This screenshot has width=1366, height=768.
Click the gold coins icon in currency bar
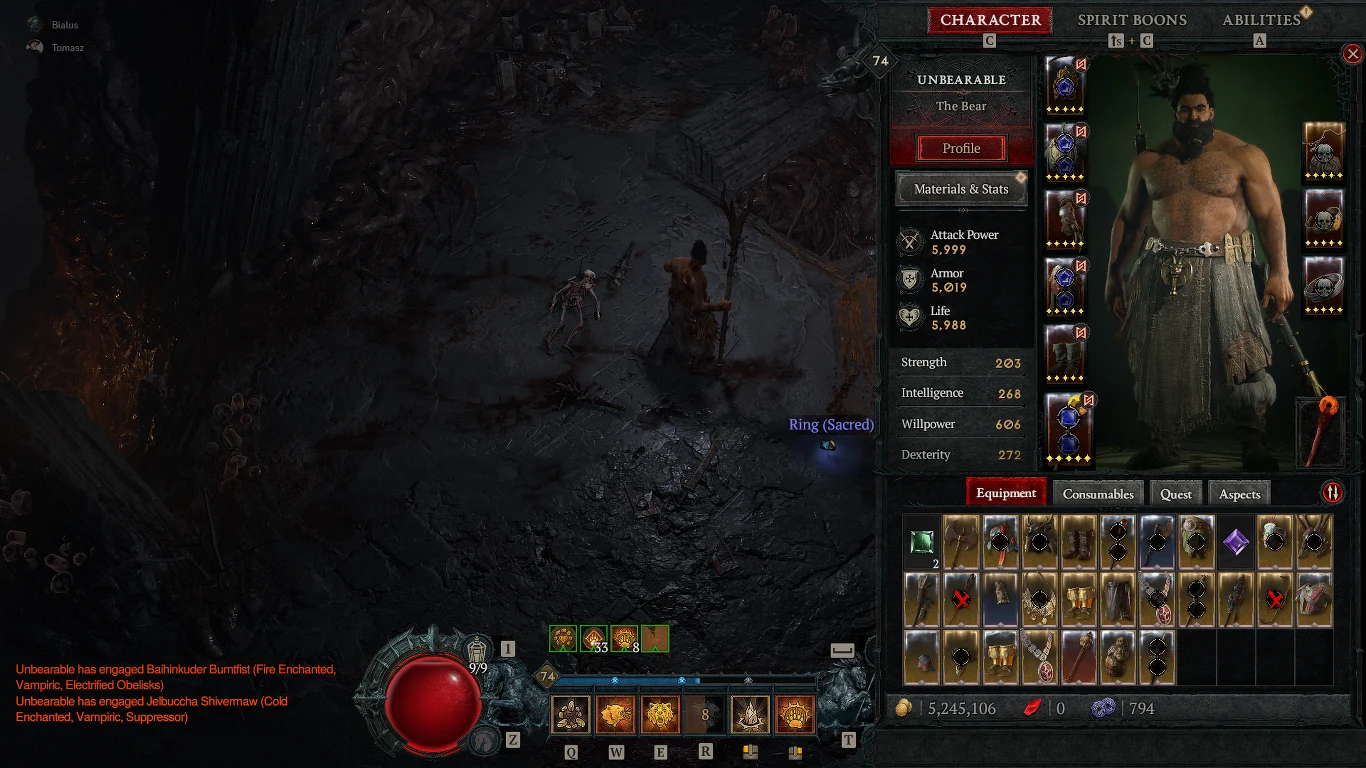(x=907, y=708)
